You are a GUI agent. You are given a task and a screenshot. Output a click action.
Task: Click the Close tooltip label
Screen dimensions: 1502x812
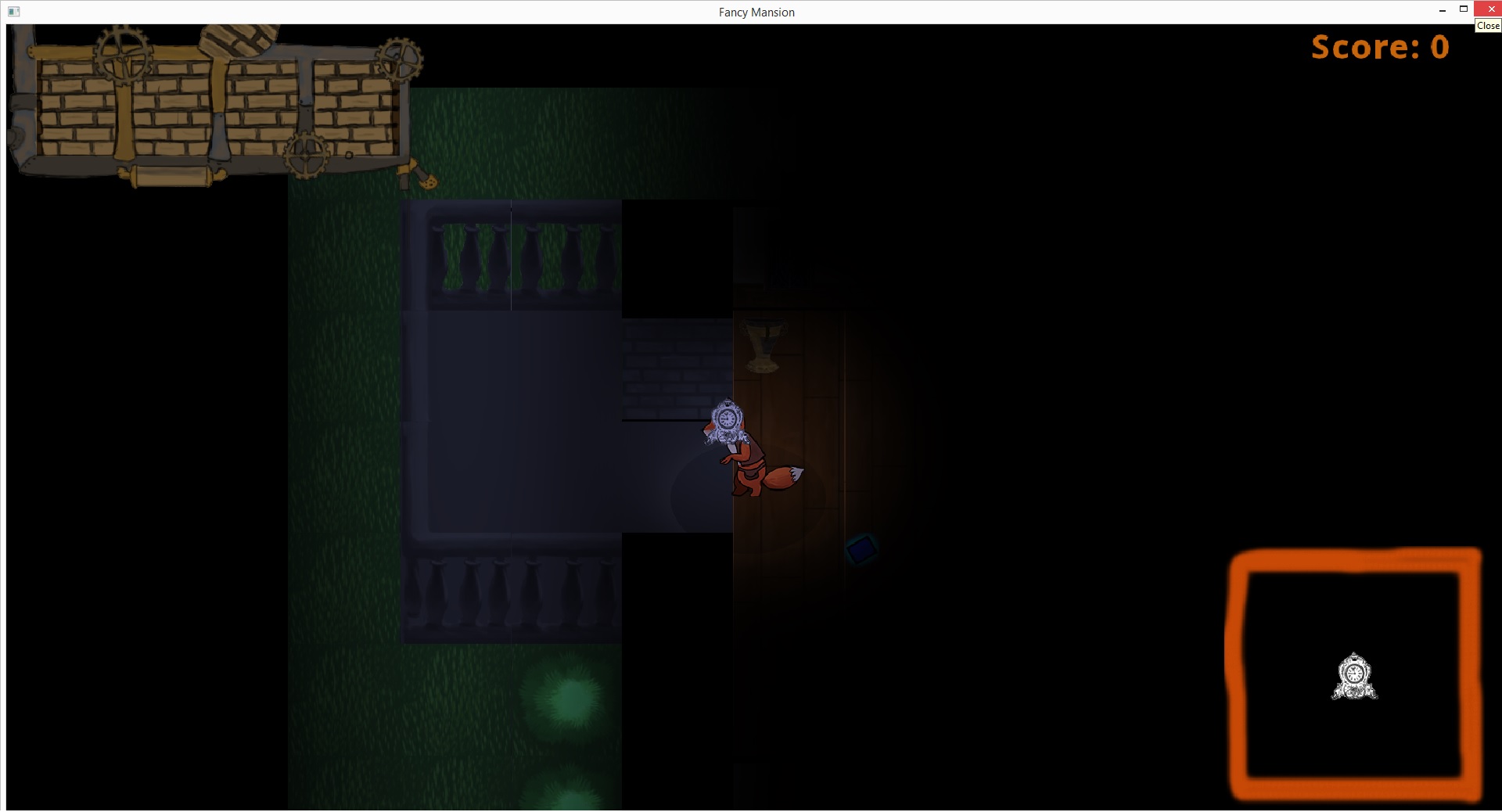point(1487,26)
